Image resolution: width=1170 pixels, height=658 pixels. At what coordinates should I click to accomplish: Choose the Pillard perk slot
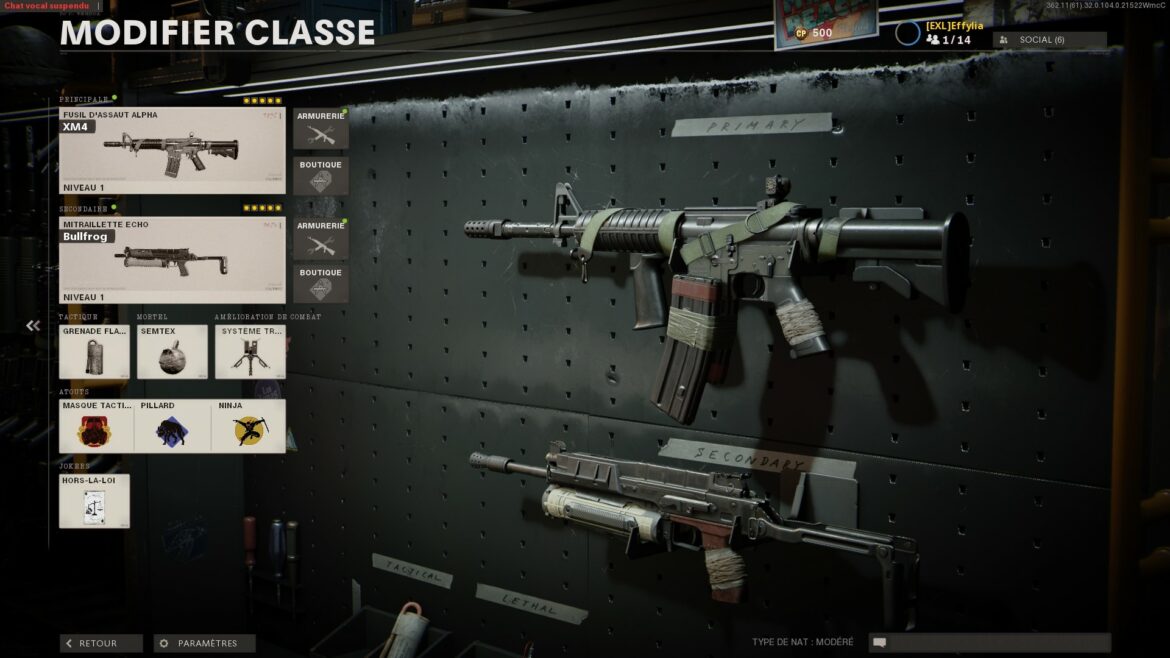coord(172,427)
